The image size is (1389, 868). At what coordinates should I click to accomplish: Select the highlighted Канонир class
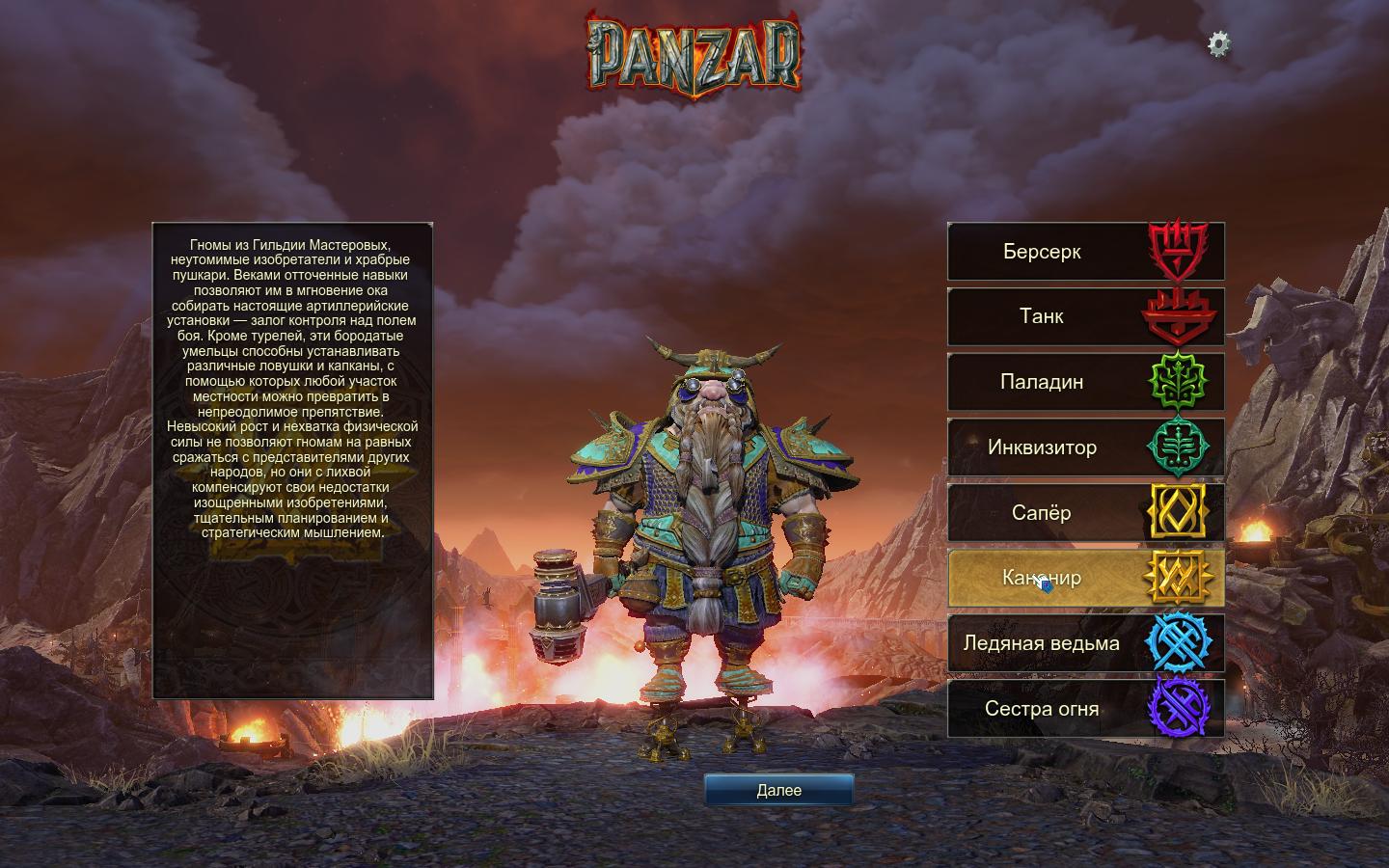click(x=1085, y=578)
